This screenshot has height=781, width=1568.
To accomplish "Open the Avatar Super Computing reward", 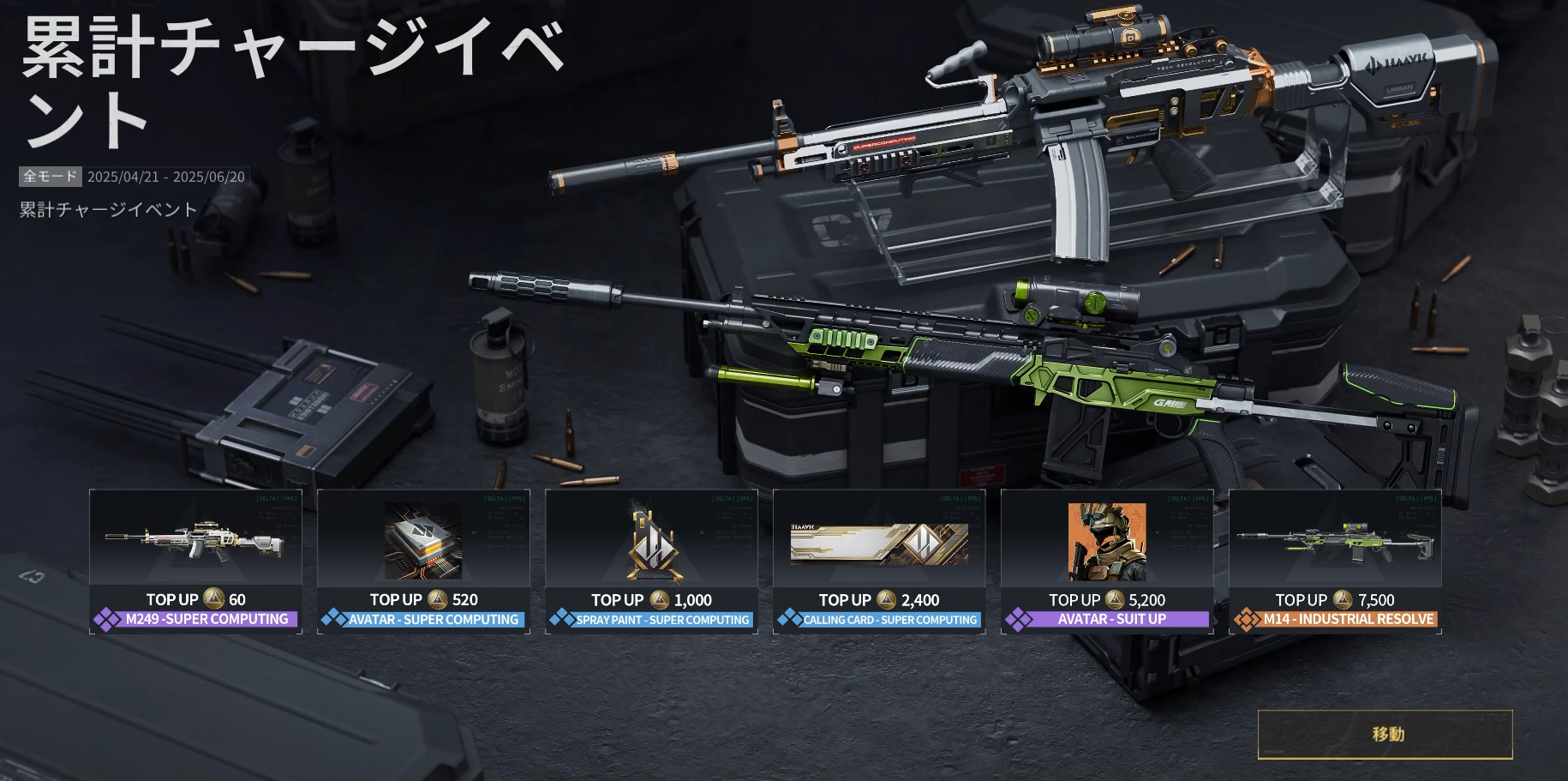I will pos(423,561).
